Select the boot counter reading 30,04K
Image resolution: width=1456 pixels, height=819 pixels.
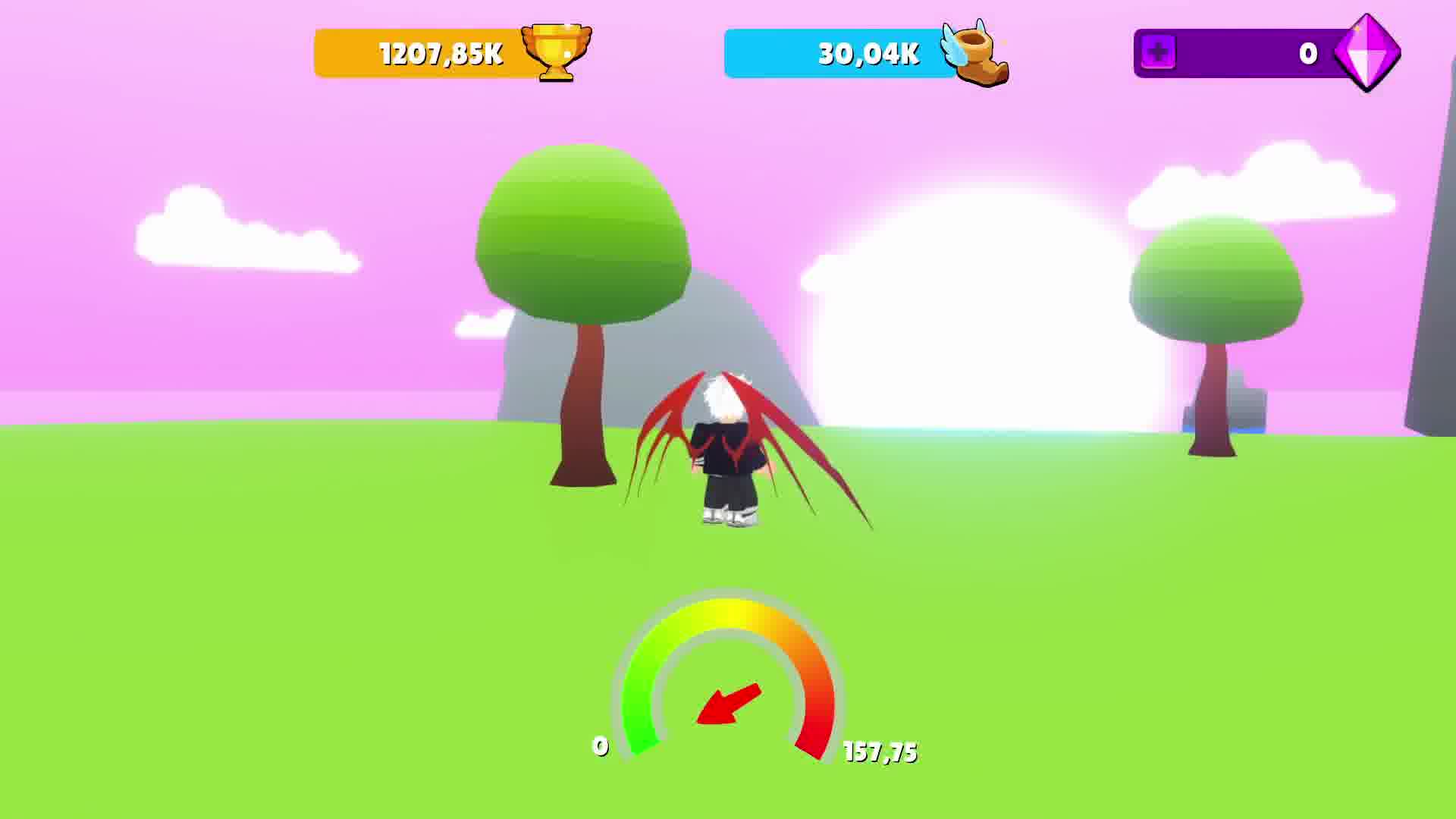click(867, 55)
